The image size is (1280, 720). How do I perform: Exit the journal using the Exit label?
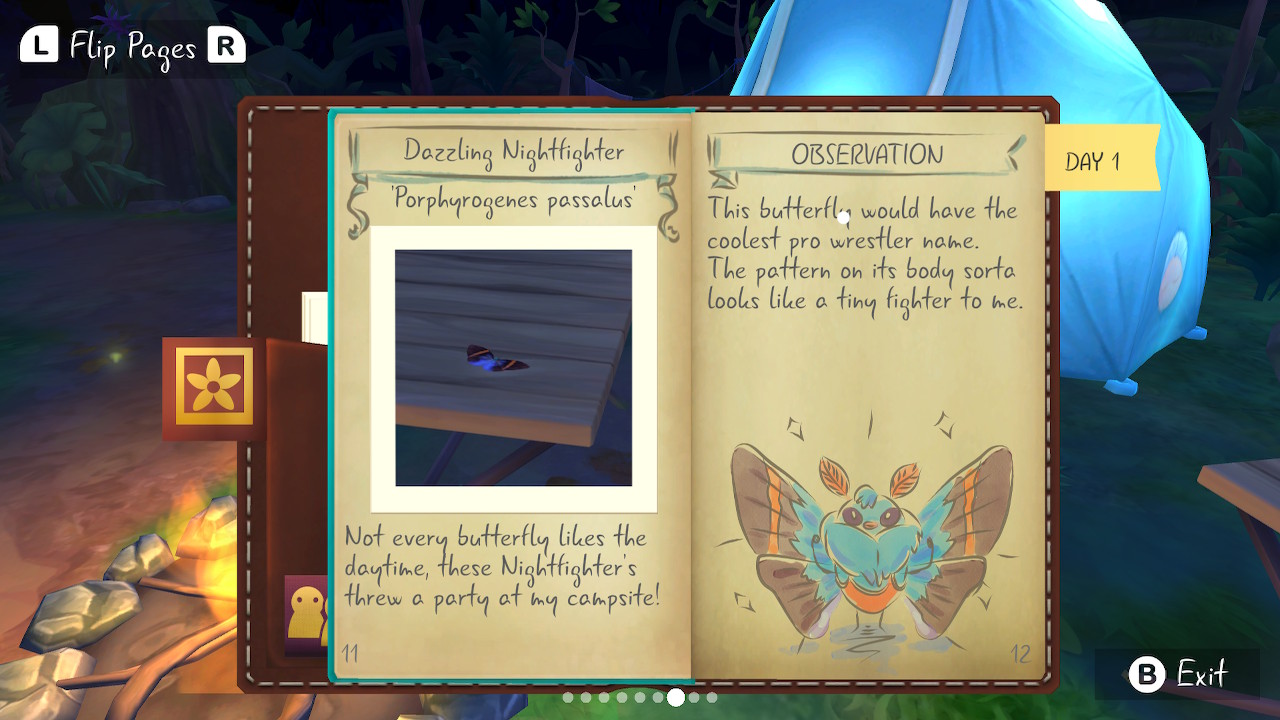[1201, 675]
